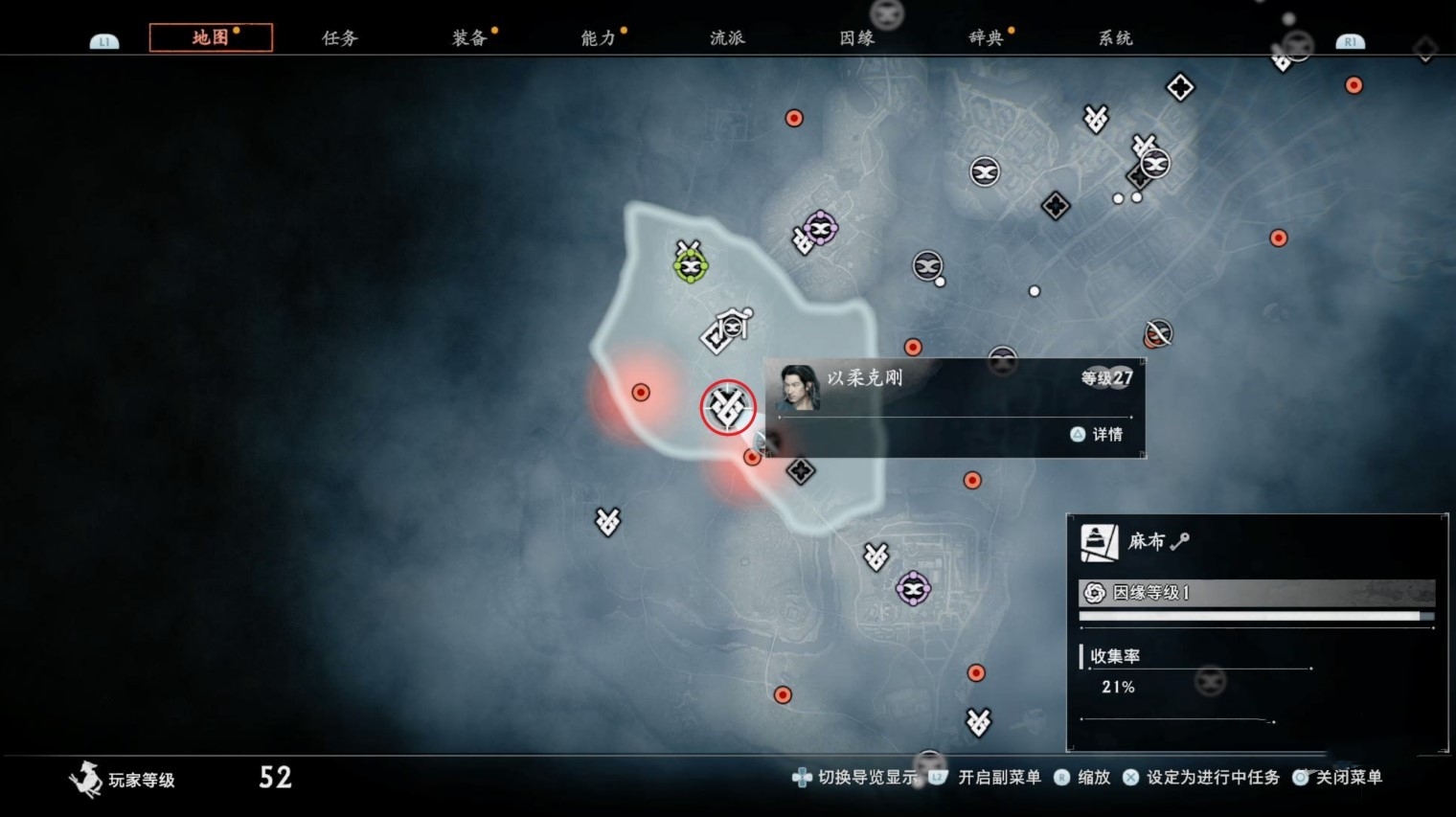Open the 麻布 region info panel
The image size is (1456, 817).
(x=1256, y=541)
